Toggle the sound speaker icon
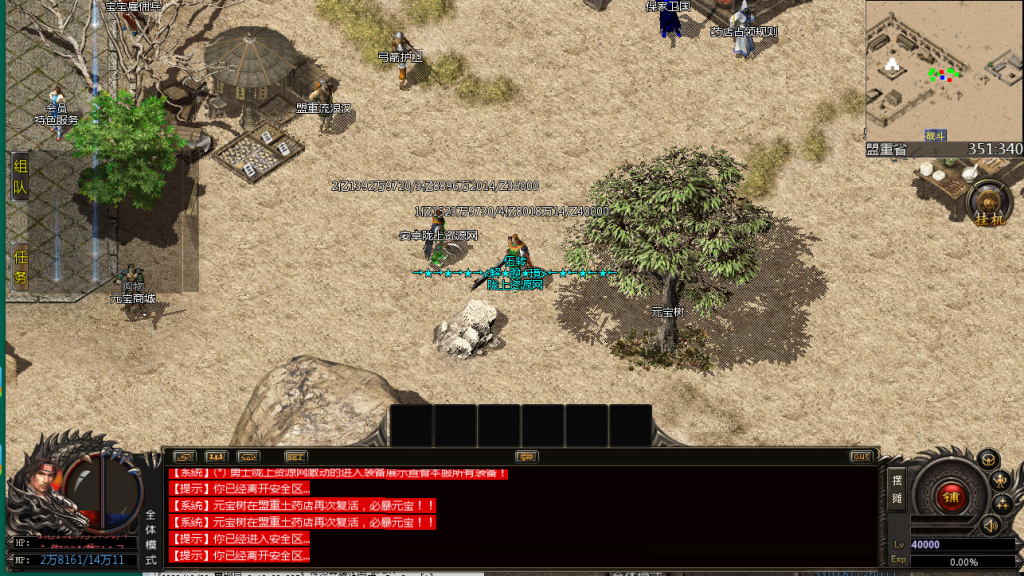1024x576 pixels. coord(990,524)
